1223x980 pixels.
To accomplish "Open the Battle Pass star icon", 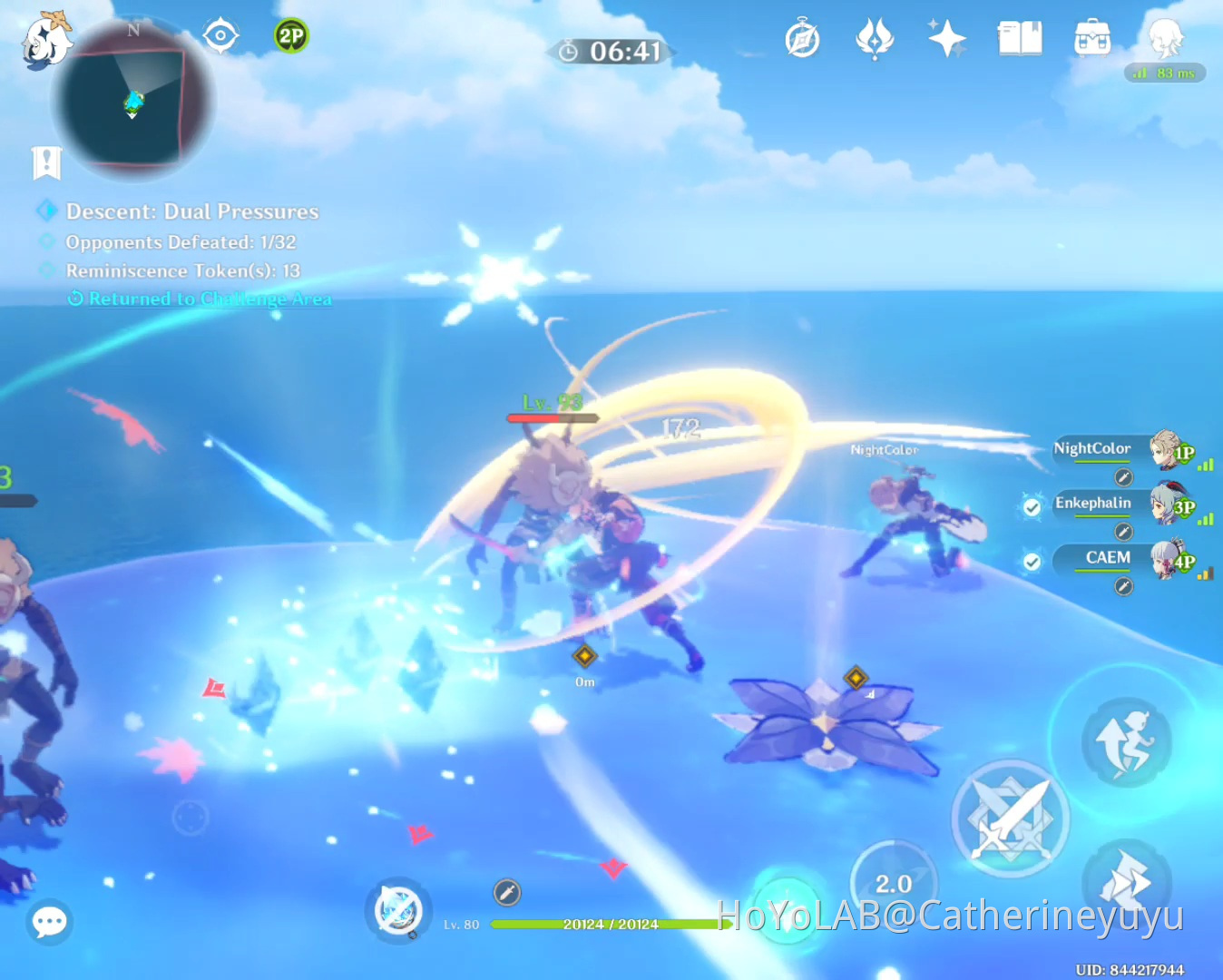I will pyautogui.click(x=946, y=38).
